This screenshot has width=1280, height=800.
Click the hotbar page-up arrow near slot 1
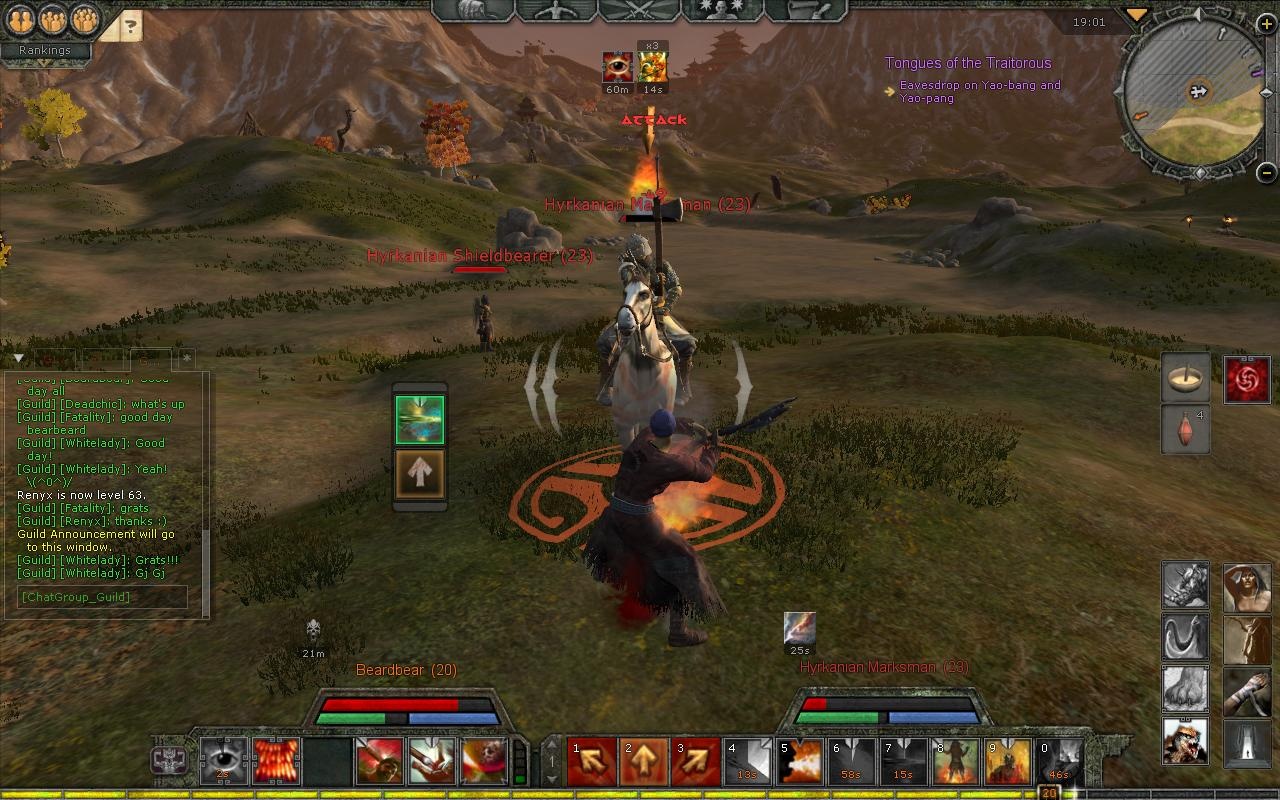(x=551, y=745)
